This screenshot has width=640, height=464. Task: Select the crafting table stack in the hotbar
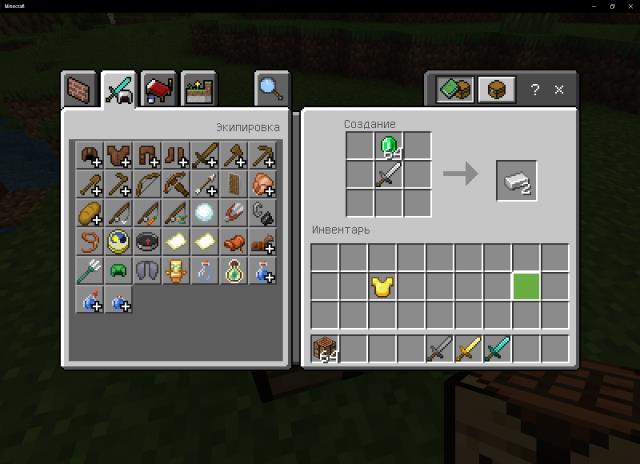click(324, 350)
